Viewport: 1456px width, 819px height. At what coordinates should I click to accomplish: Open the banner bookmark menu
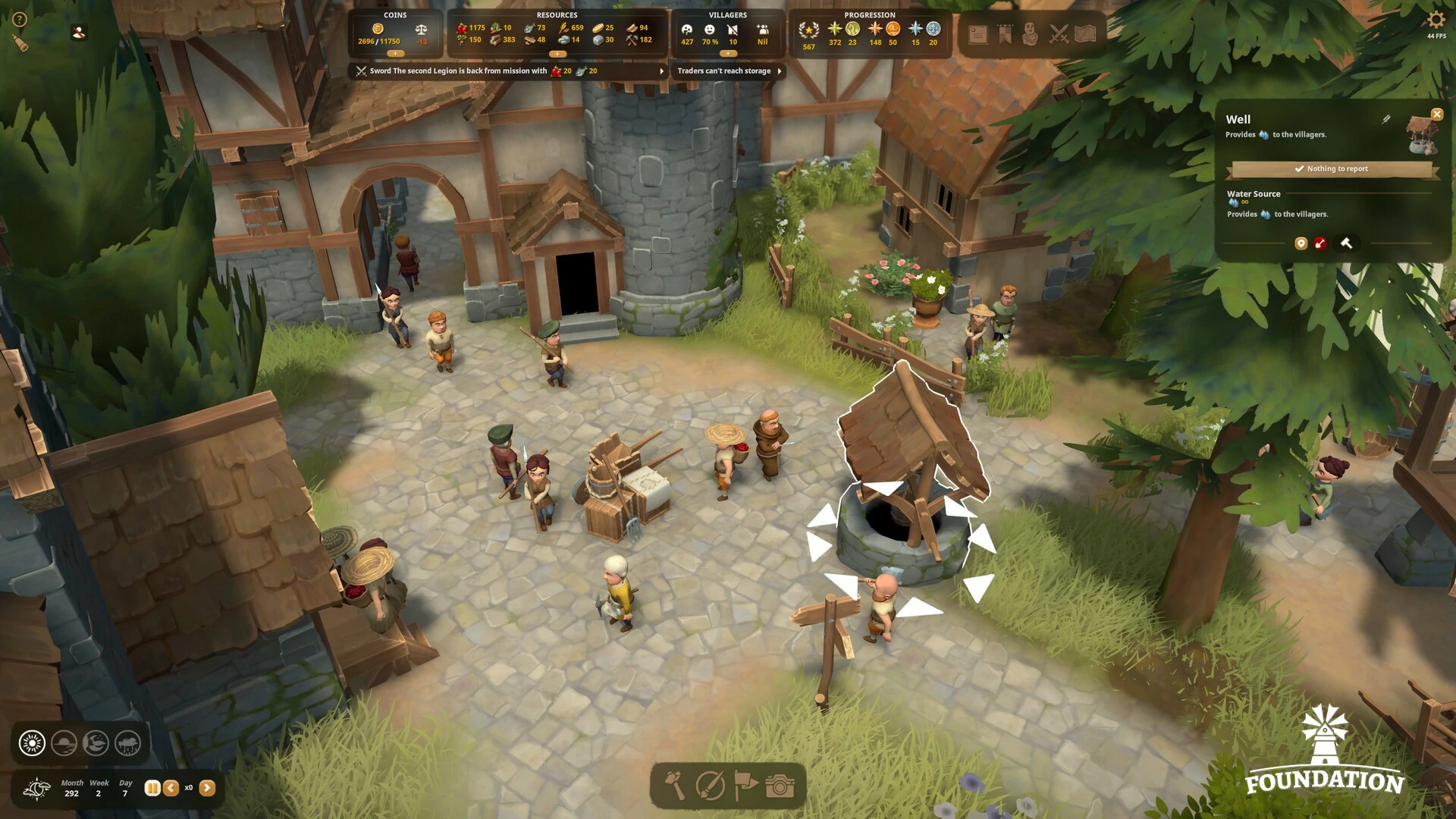[x=1005, y=34]
